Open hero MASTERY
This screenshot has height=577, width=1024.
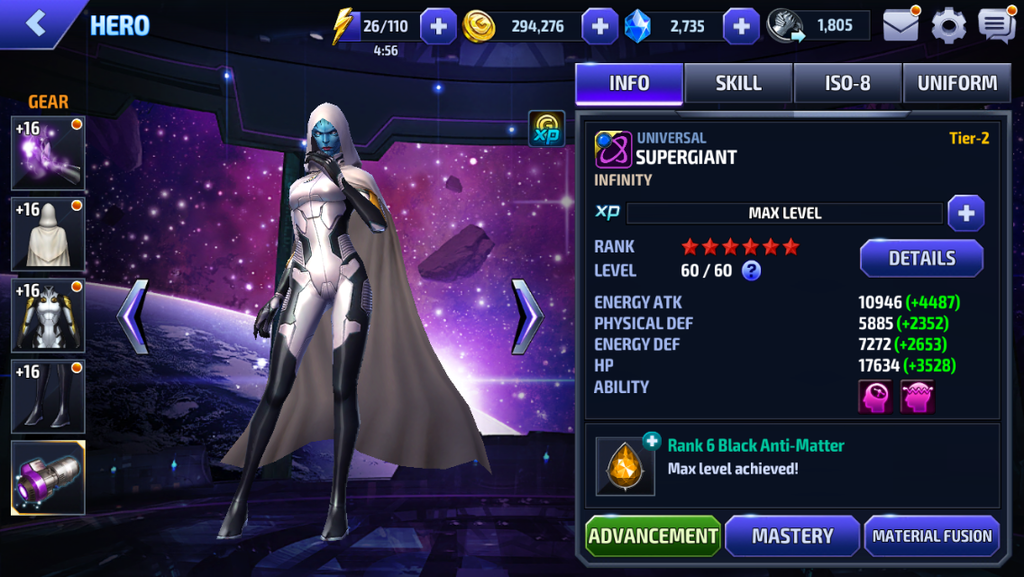(x=792, y=536)
